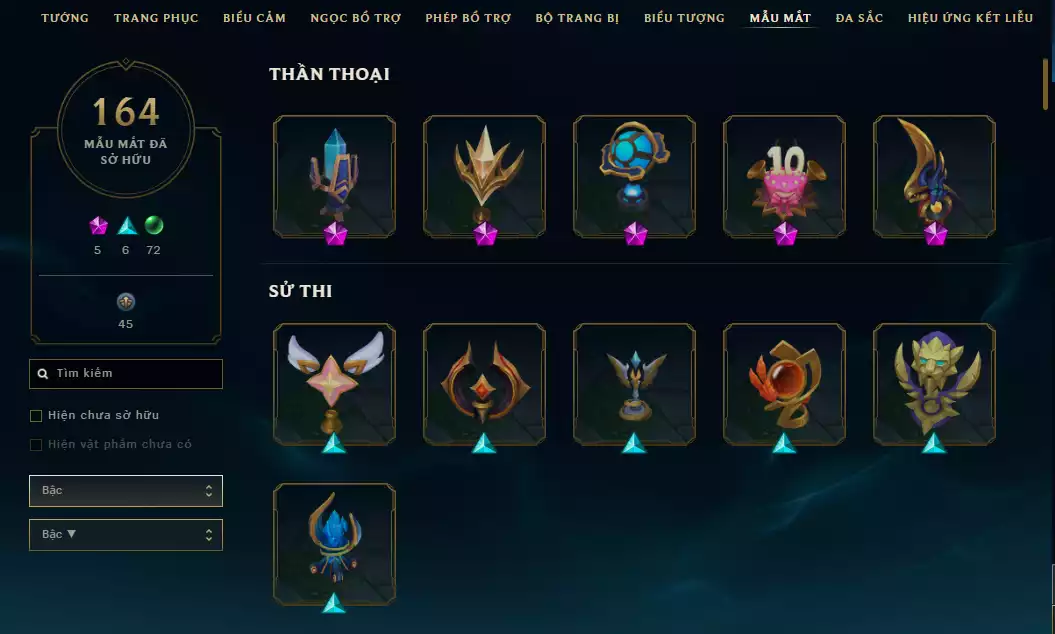Screen dimensions: 1055x634
Task: Click the Tìm kiếm search box
Action: click(x=126, y=374)
